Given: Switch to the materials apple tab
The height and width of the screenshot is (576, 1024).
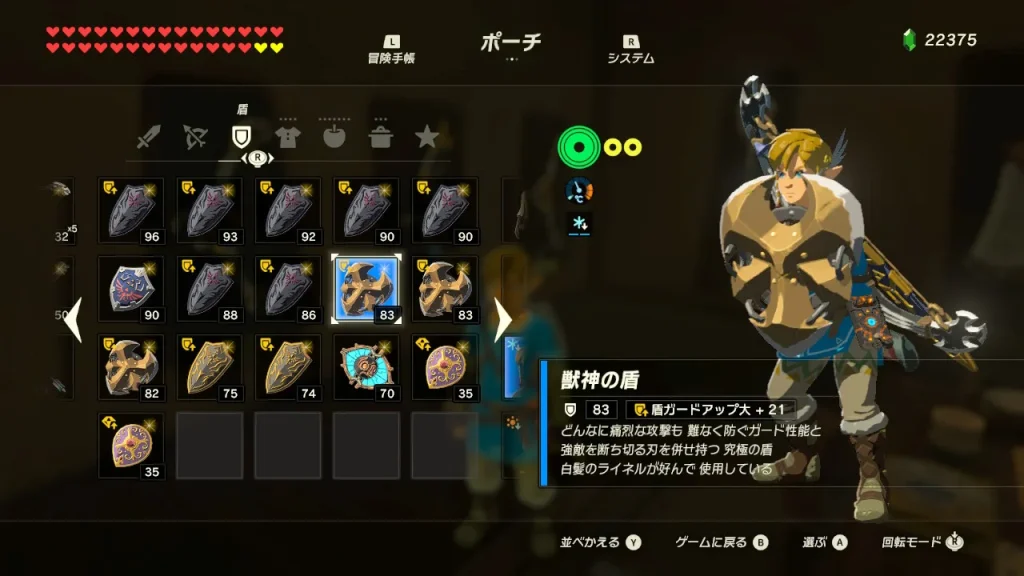Looking at the screenshot, I should 334,137.
